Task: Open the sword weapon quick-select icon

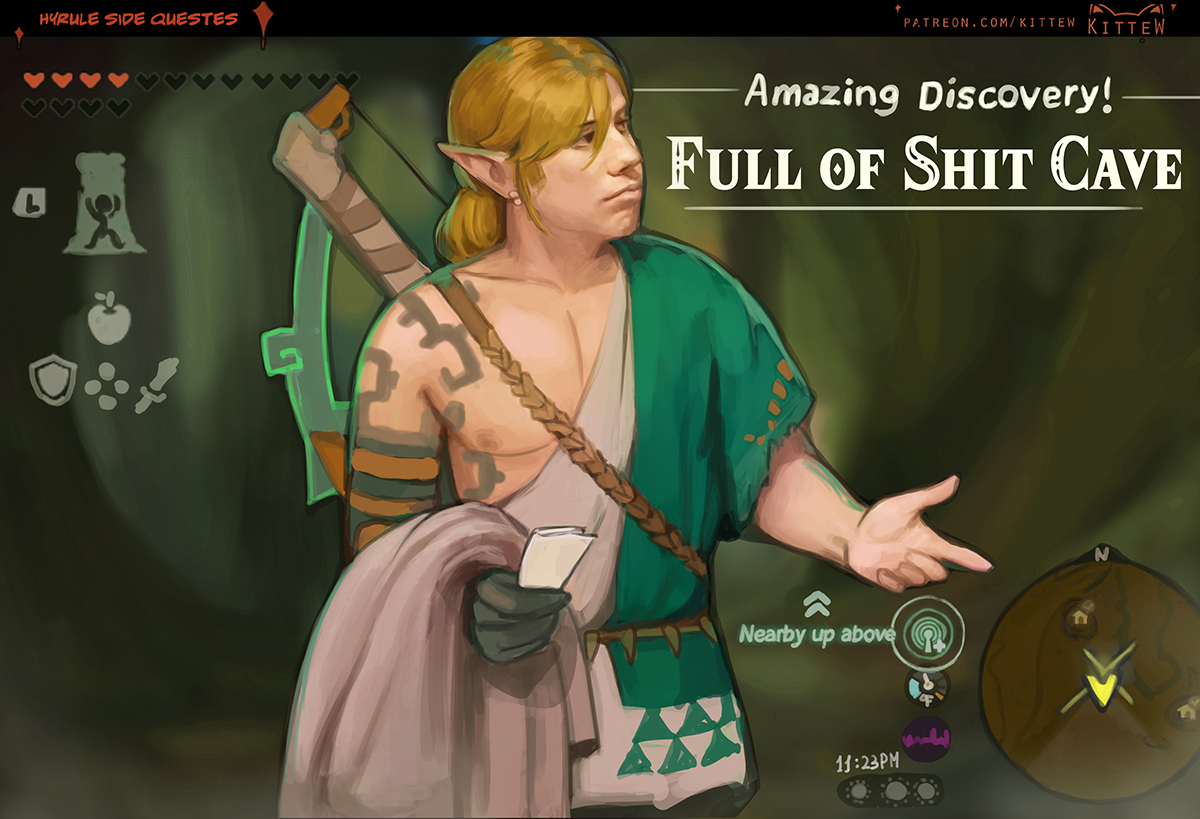Action: point(156,383)
